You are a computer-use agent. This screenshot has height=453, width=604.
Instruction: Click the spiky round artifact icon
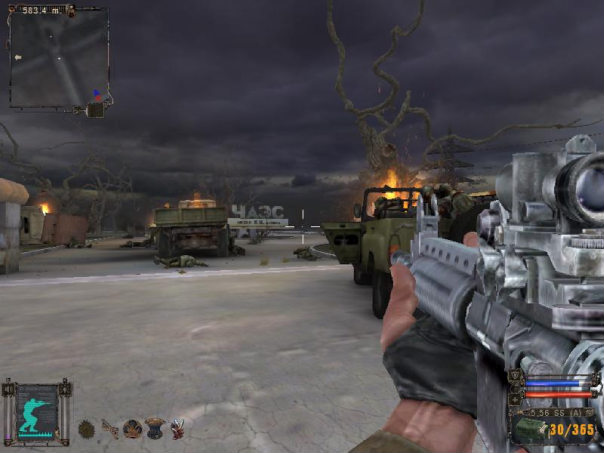point(86,430)
